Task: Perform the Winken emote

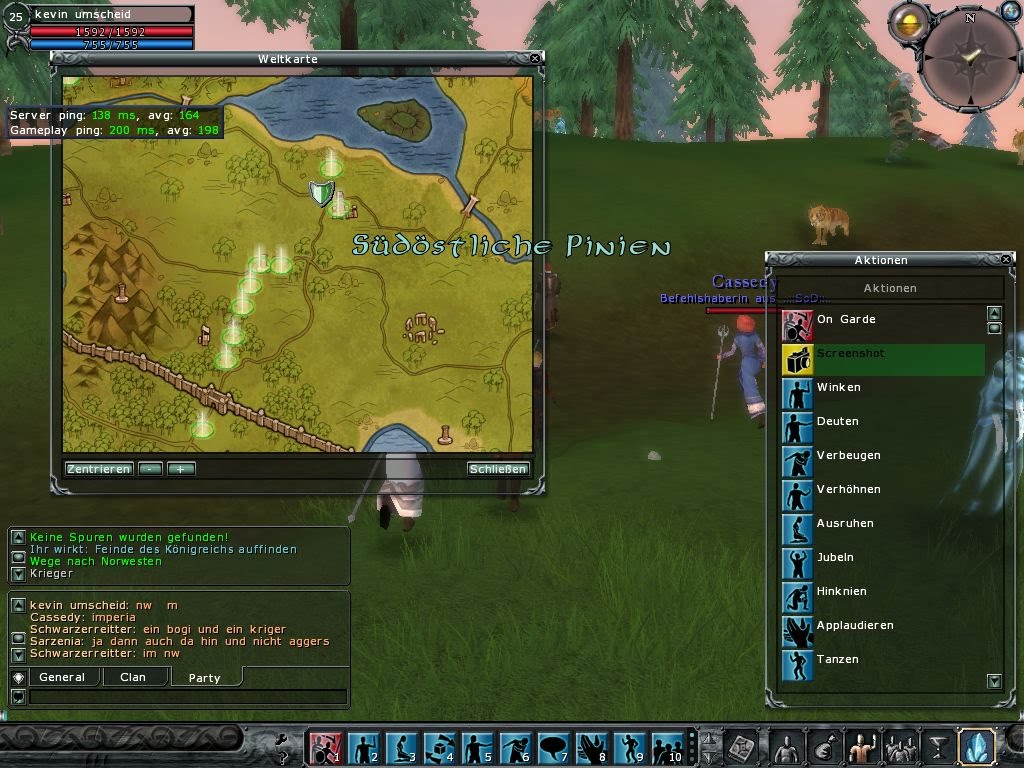Action: pos(838,388)
